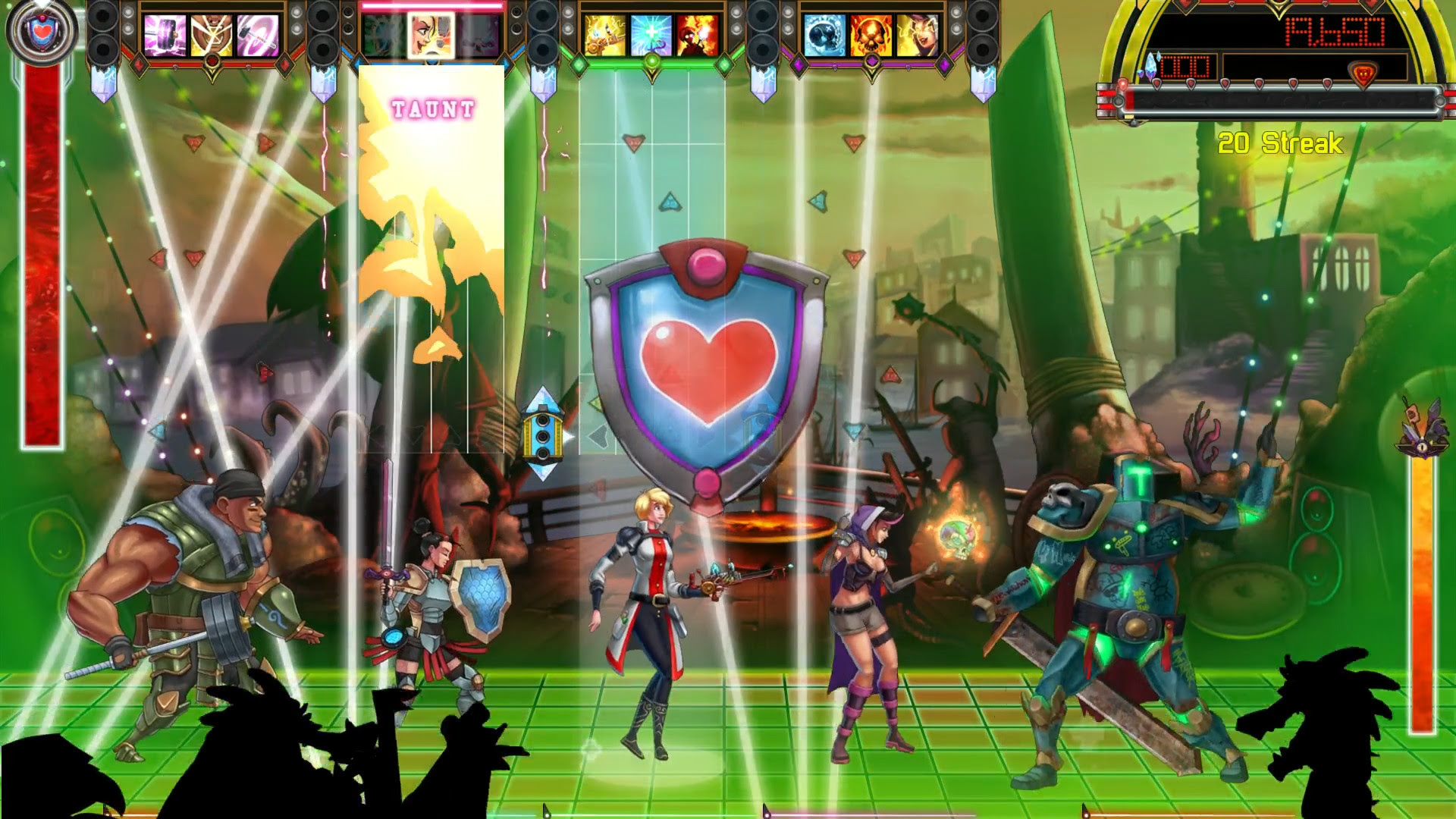Toggle the heart gauge dial top-left
The height and width of the screenshot is (819, 1456).
(42, 33)
